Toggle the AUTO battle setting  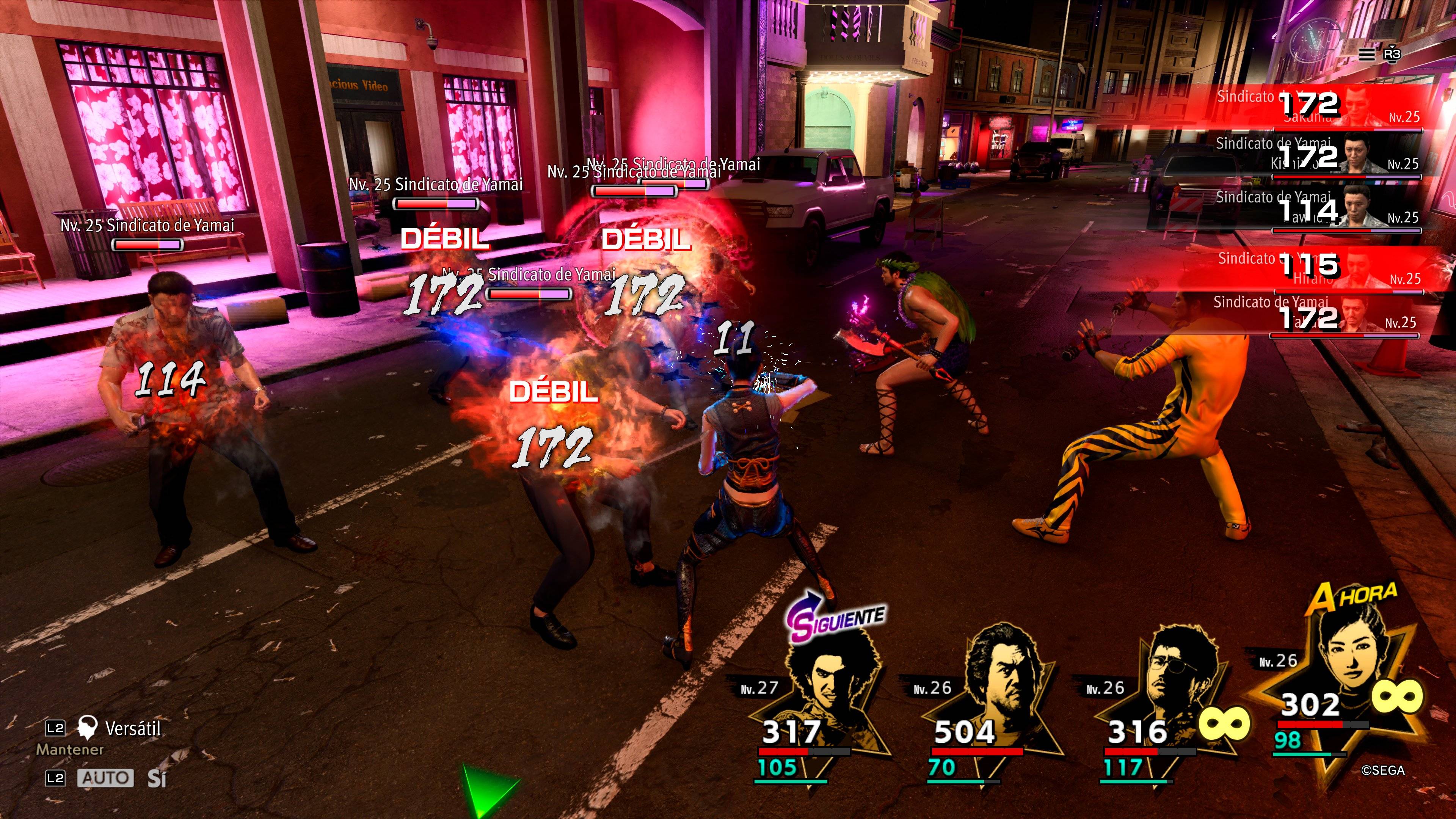(105, 778)
